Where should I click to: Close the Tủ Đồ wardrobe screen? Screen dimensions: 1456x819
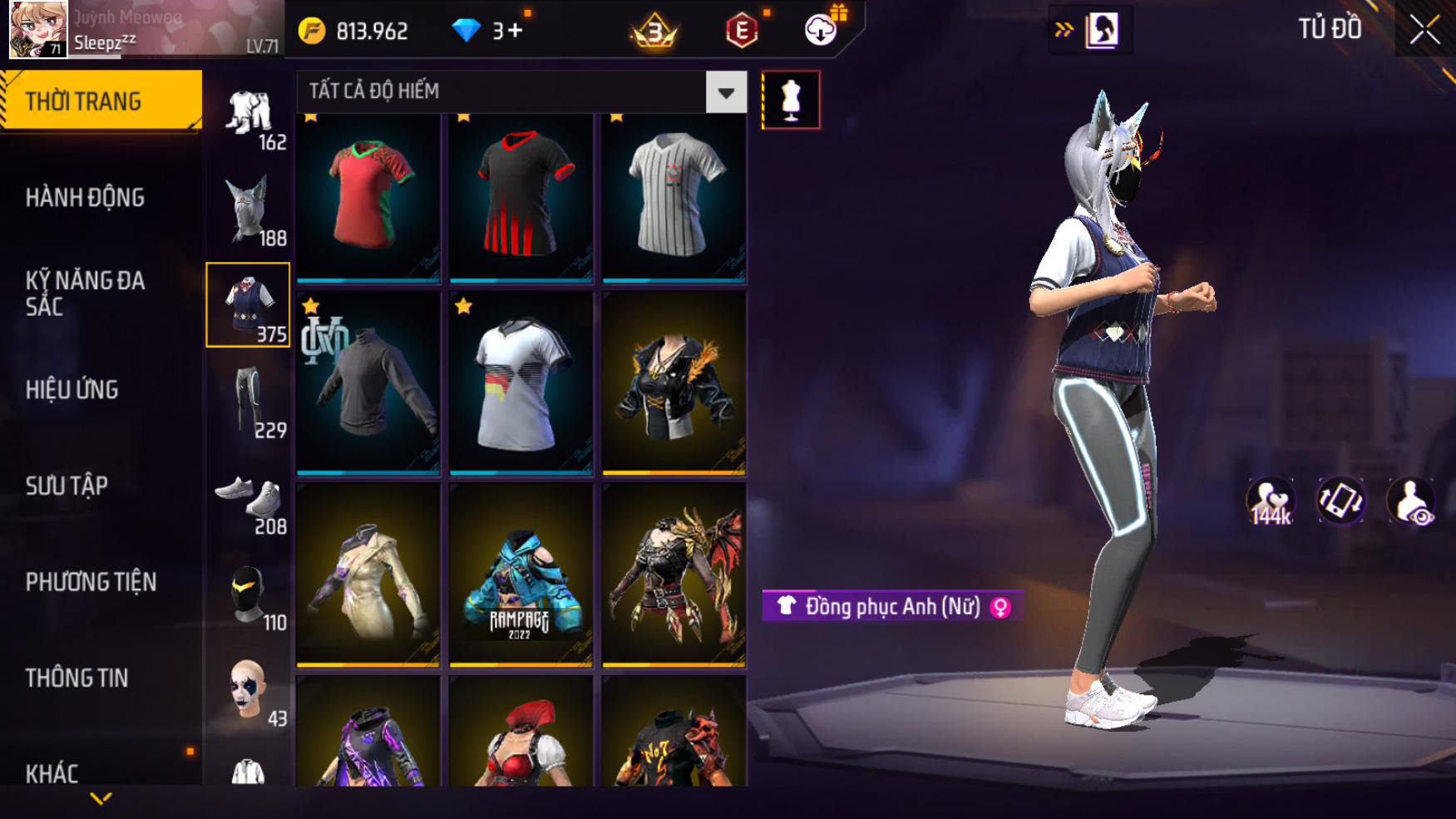click(x=1424, y=30)
